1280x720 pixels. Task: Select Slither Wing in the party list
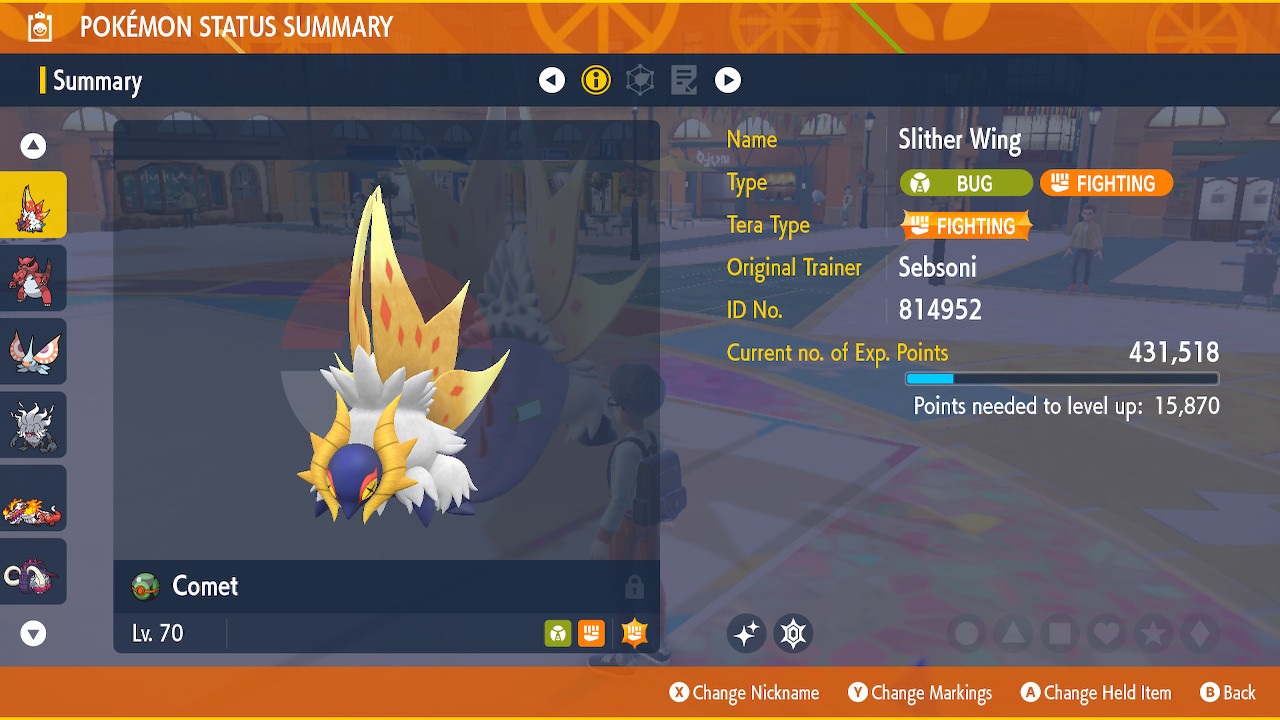click(33, 205)
